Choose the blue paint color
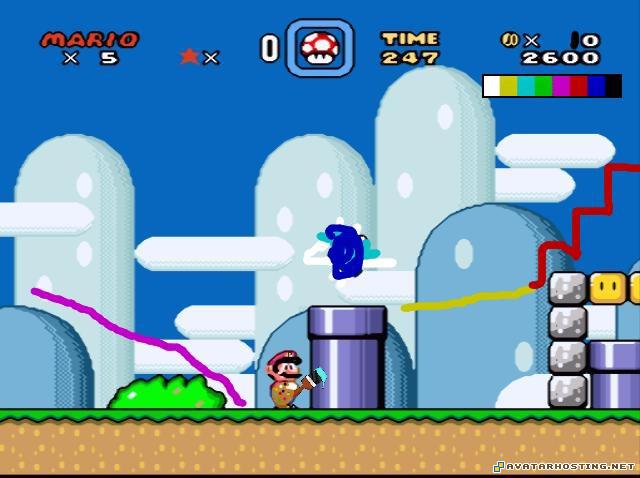 click(596, 87)
